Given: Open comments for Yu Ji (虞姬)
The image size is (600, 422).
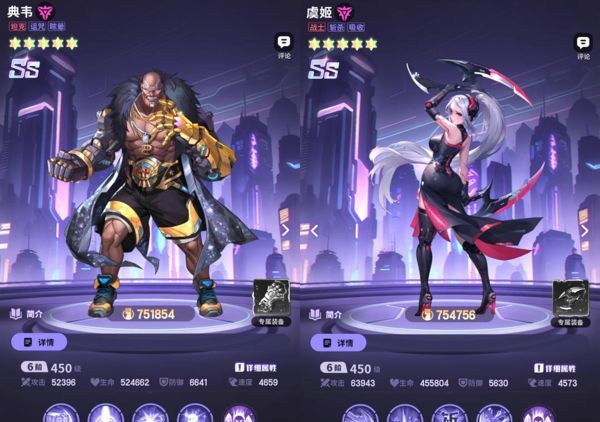Looking at the screenshot, I should (x=584, y=46).
